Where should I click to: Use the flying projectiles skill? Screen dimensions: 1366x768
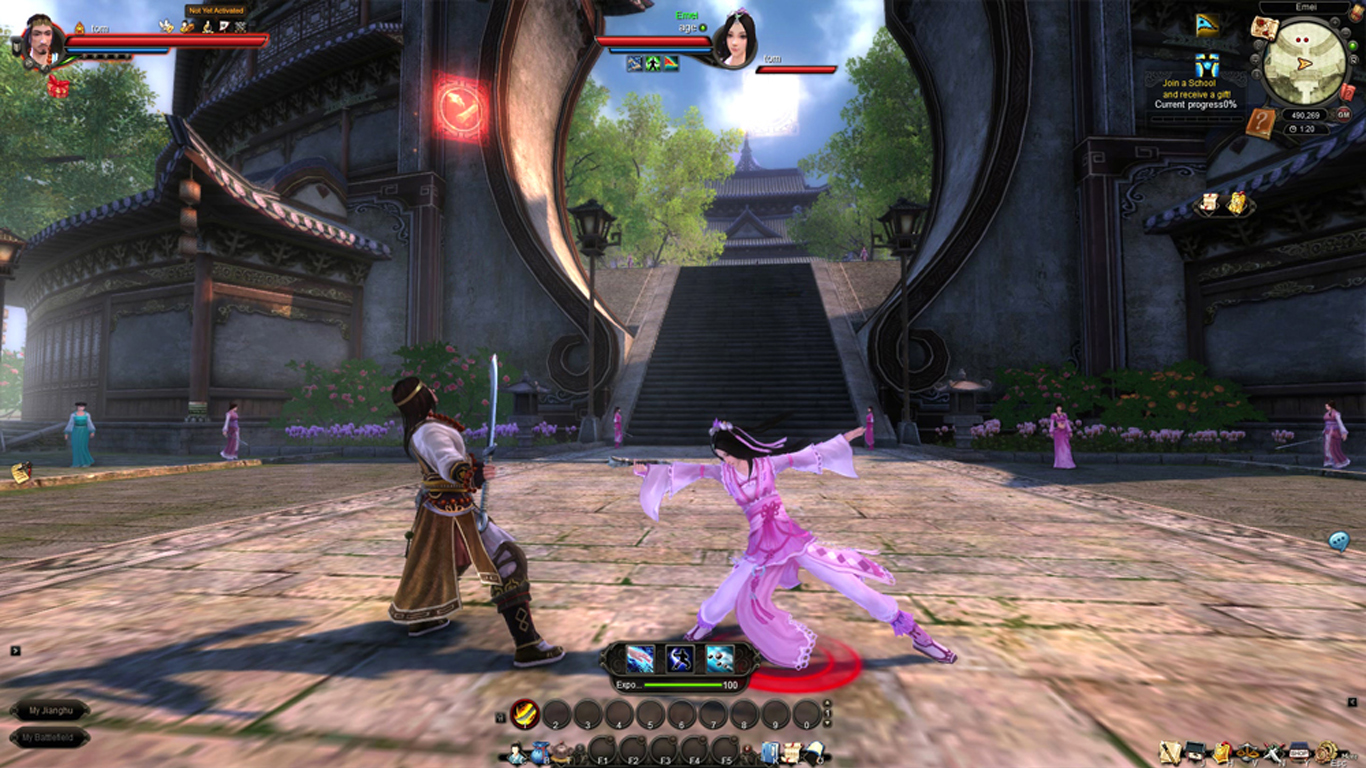pos(720,658)
